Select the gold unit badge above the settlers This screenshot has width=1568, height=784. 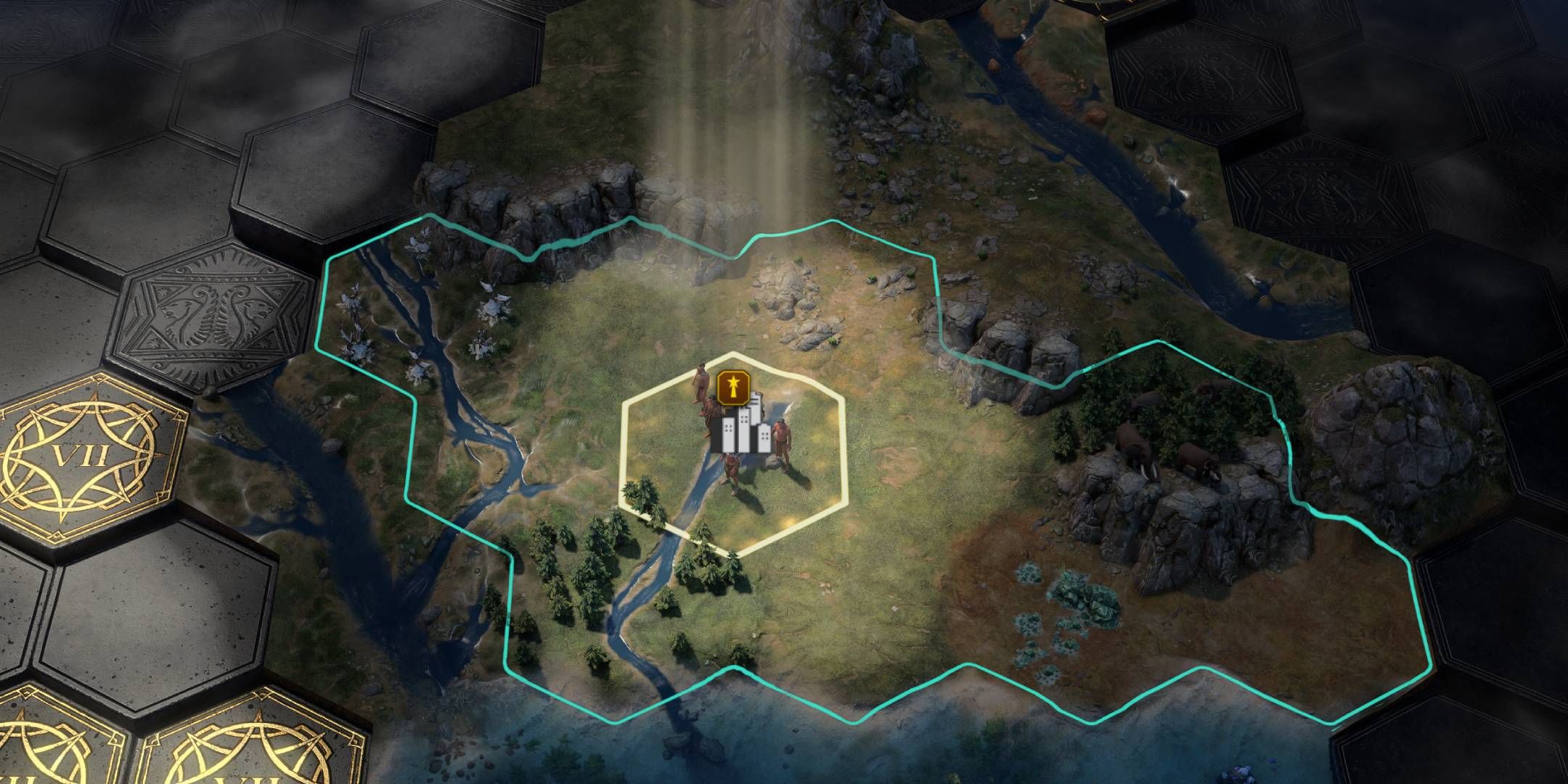click(x=733, y=388)
